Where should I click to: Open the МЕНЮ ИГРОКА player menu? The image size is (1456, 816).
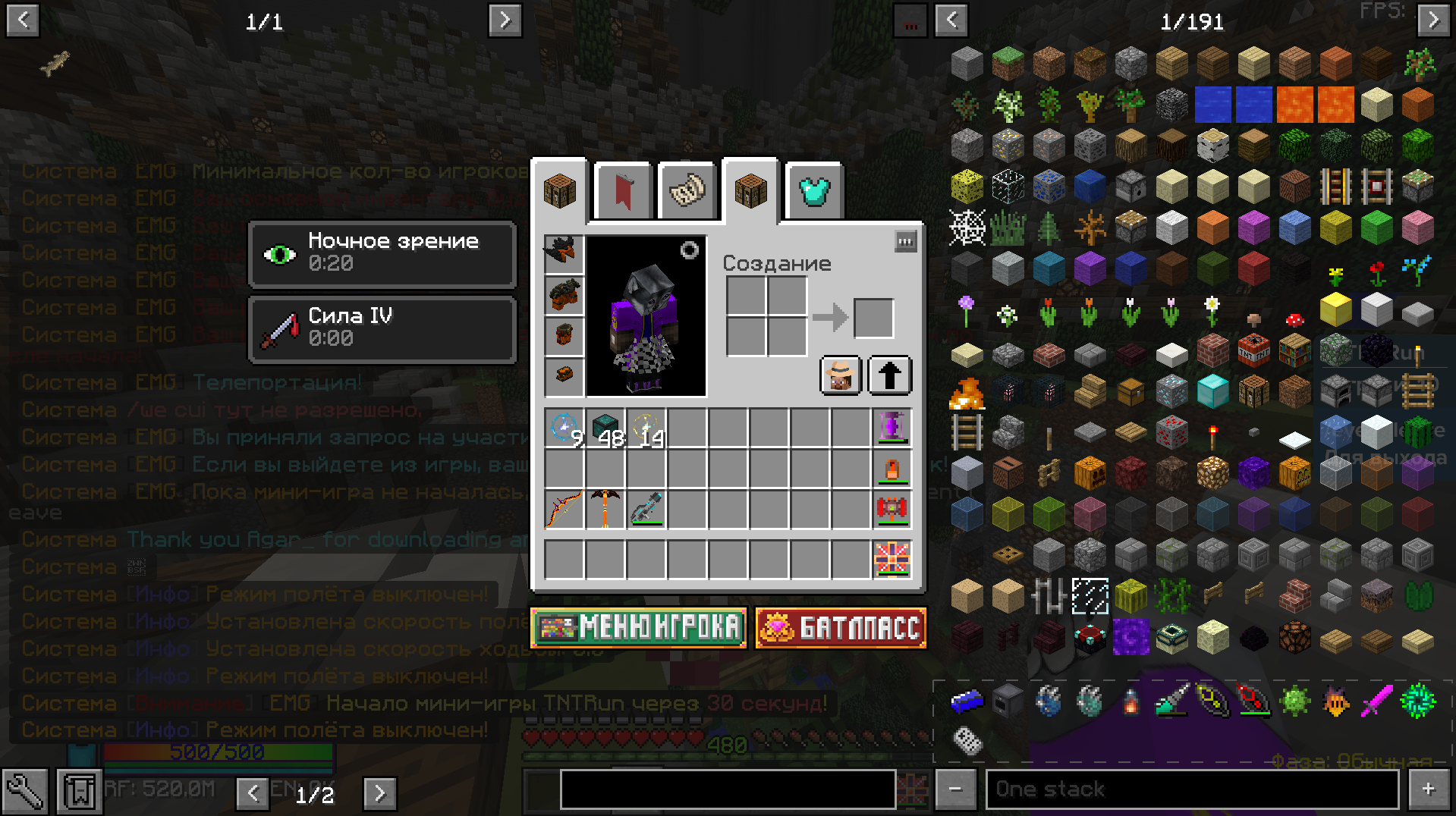638,628
